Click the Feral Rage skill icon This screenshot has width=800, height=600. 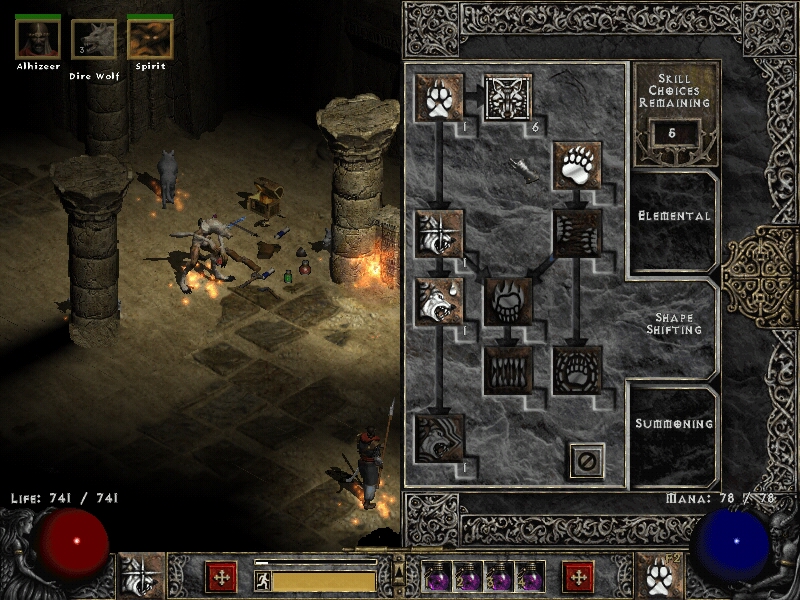click(438, 233)
